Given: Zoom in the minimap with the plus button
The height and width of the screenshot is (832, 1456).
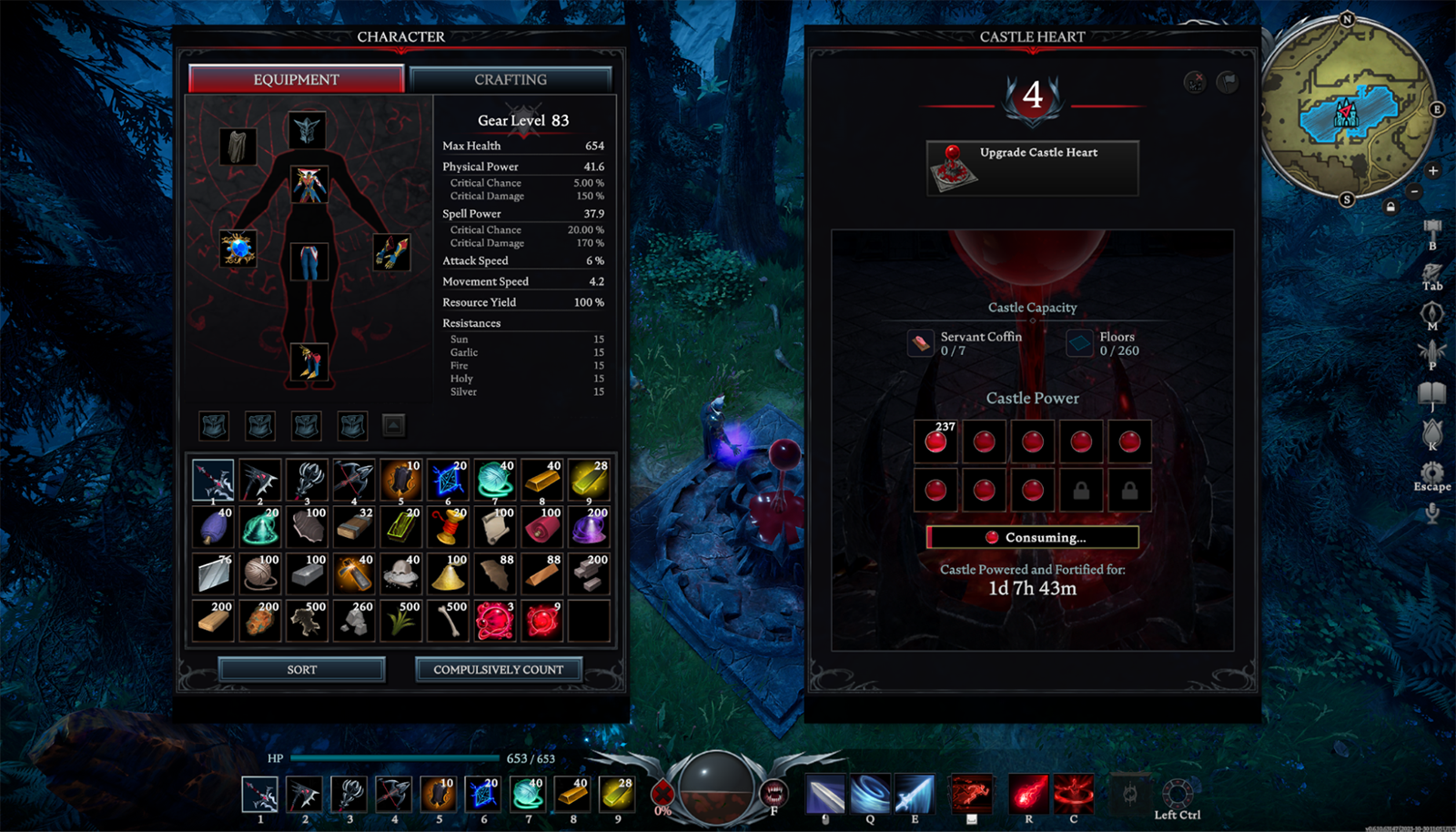Looking at the screenshot, I should tap(1433, 170).
